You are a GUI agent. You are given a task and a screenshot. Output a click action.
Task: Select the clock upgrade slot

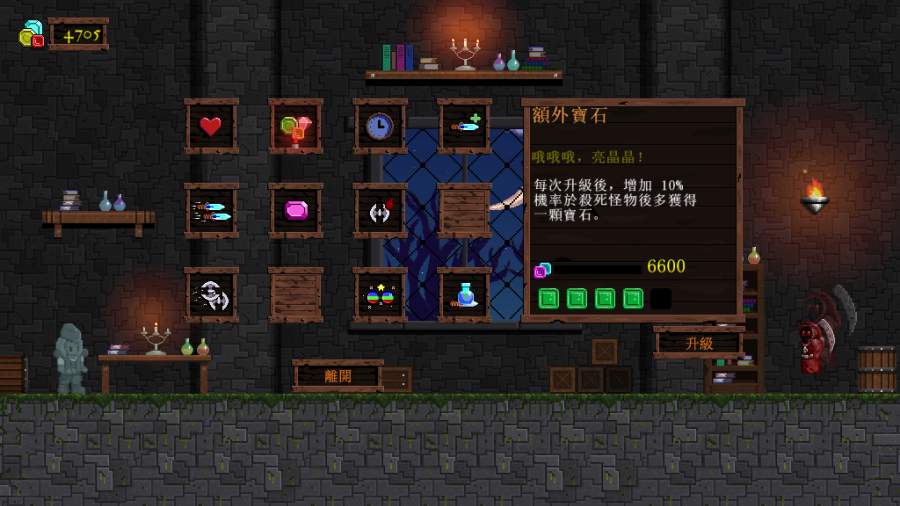(x=380, y=126)
